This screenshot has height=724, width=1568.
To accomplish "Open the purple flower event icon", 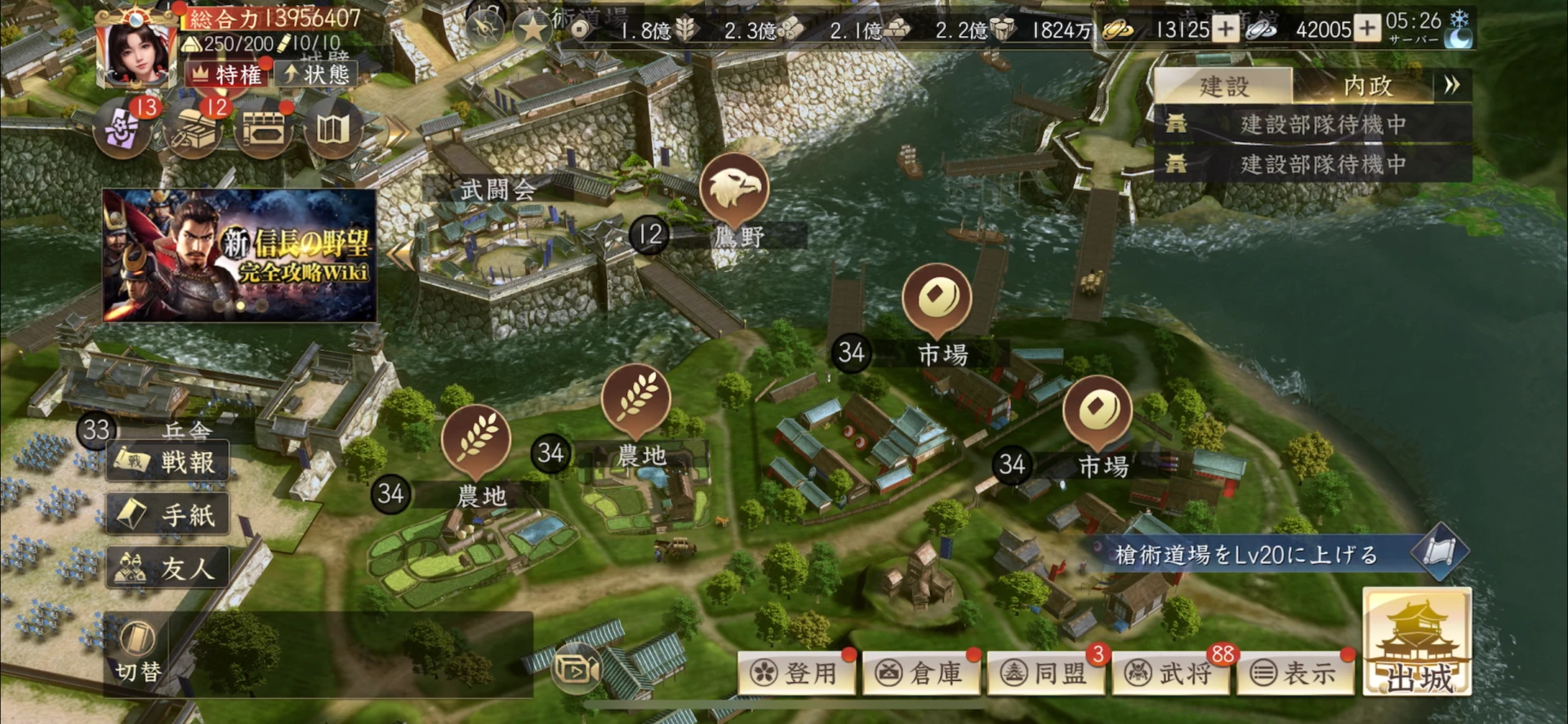I will [x=123, y=129].
